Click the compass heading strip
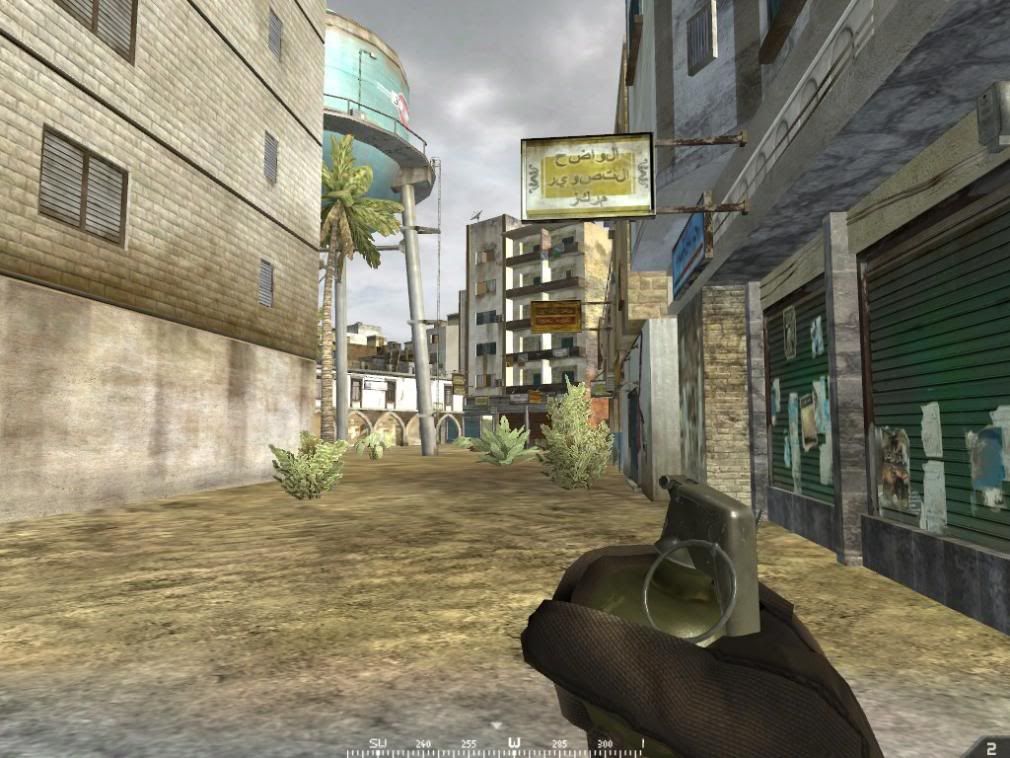The image size is (1010, 758). 496,746
